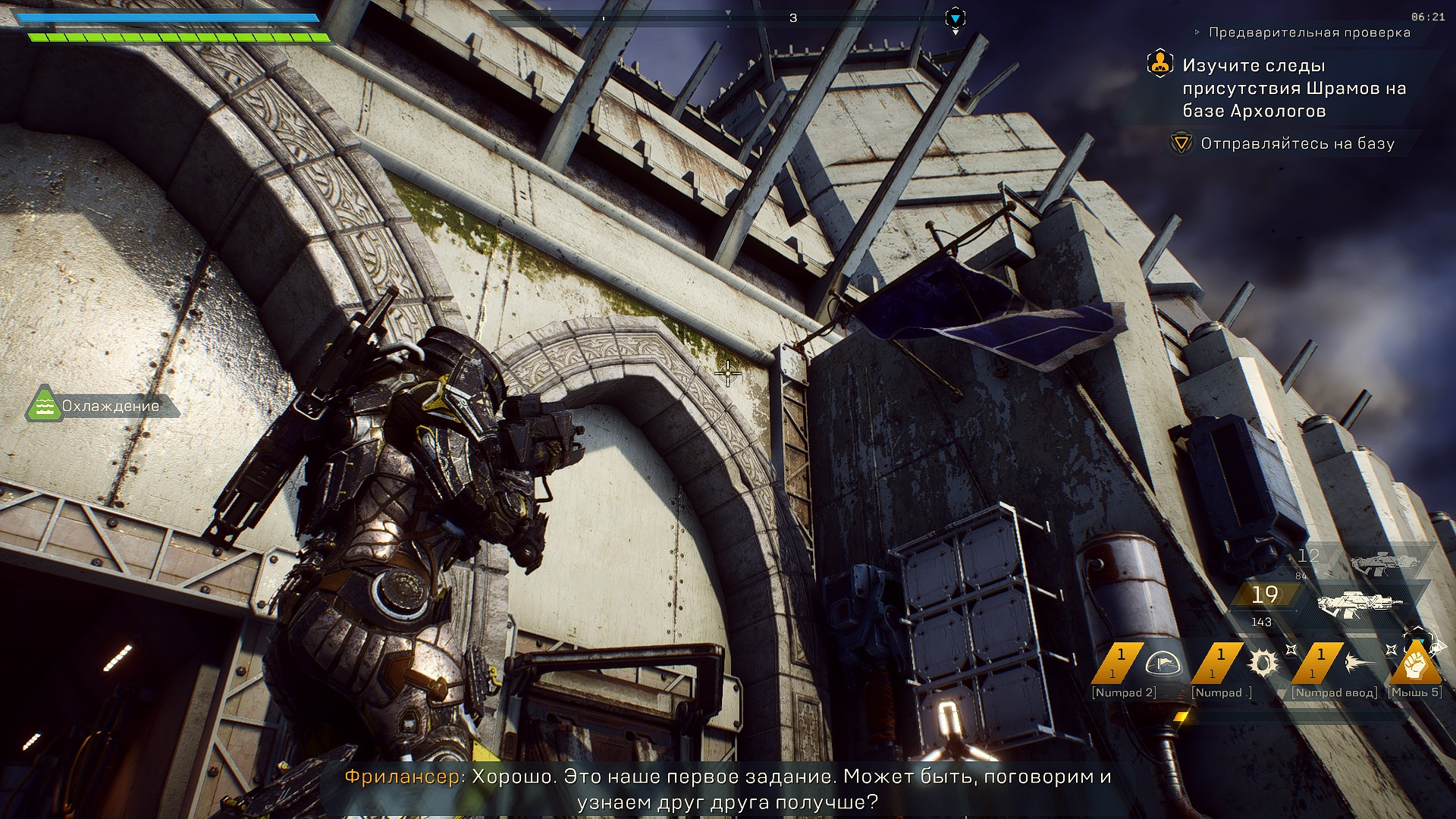Screen dimensions: 1456x819
Task: Click the orange agent hexagon quest icon
Action: pyautogui.click(x=1159, y=64)
